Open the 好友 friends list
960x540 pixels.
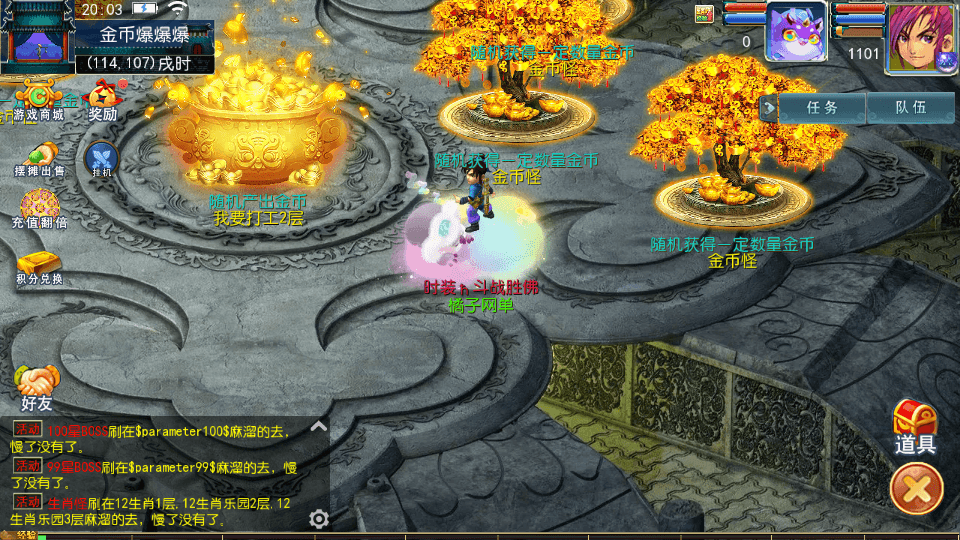click(37, 388)
